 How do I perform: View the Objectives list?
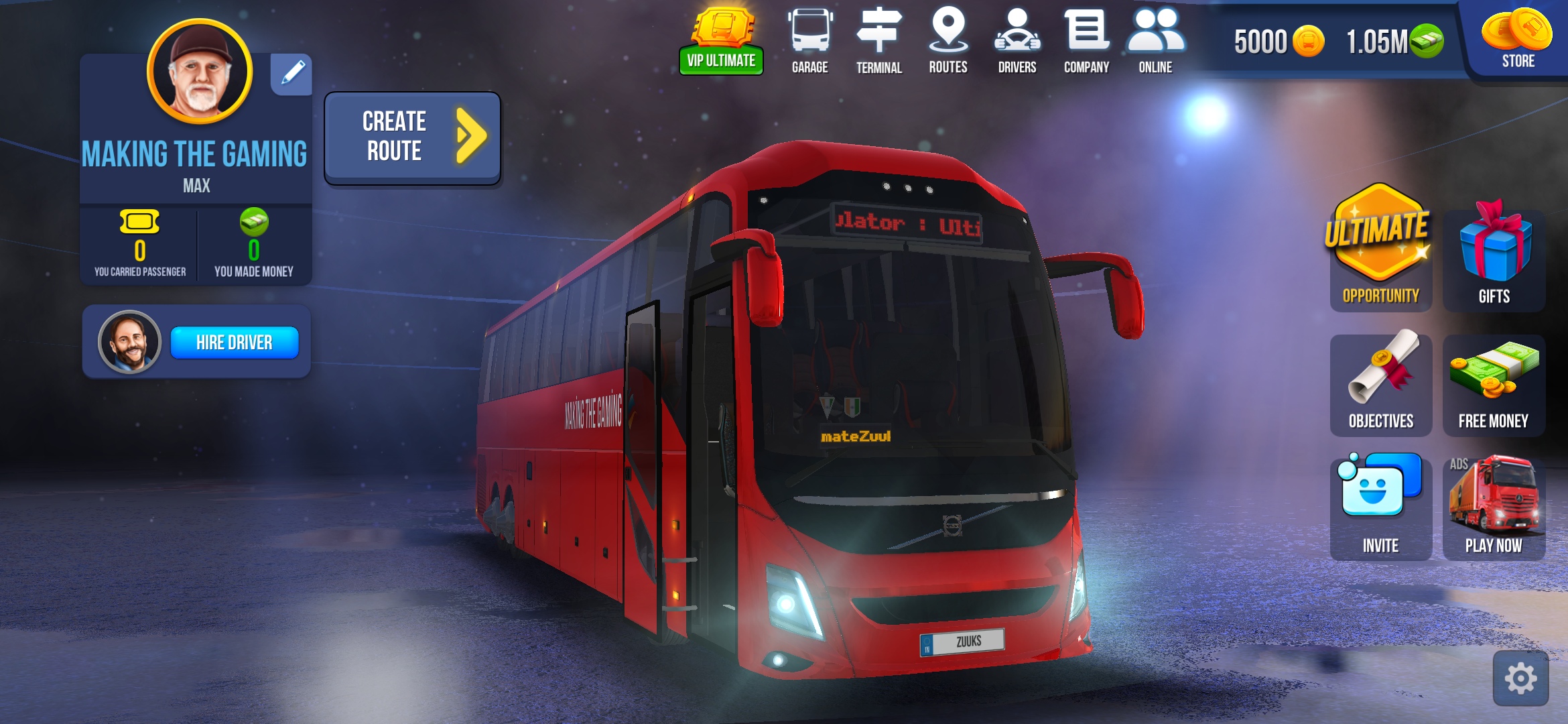click(1380, 384)
